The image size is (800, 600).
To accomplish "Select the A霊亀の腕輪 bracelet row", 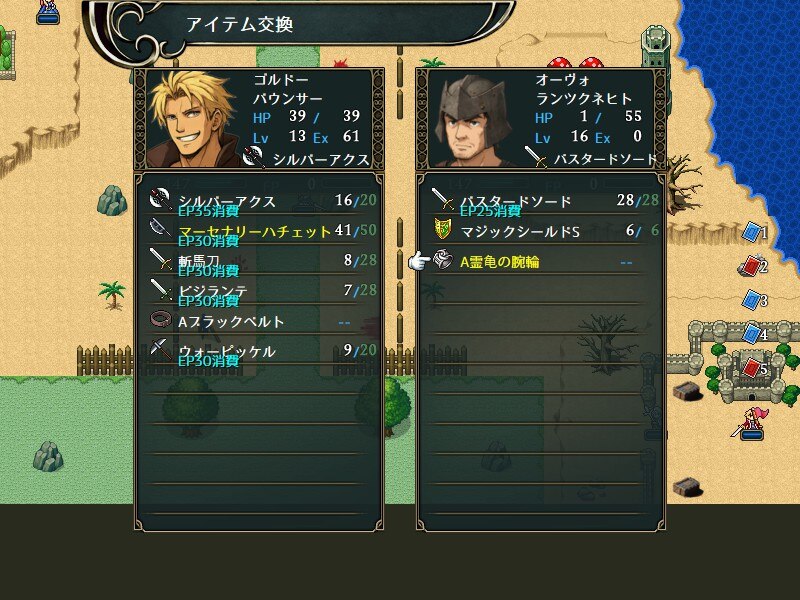I will click(x=542, y=262).
